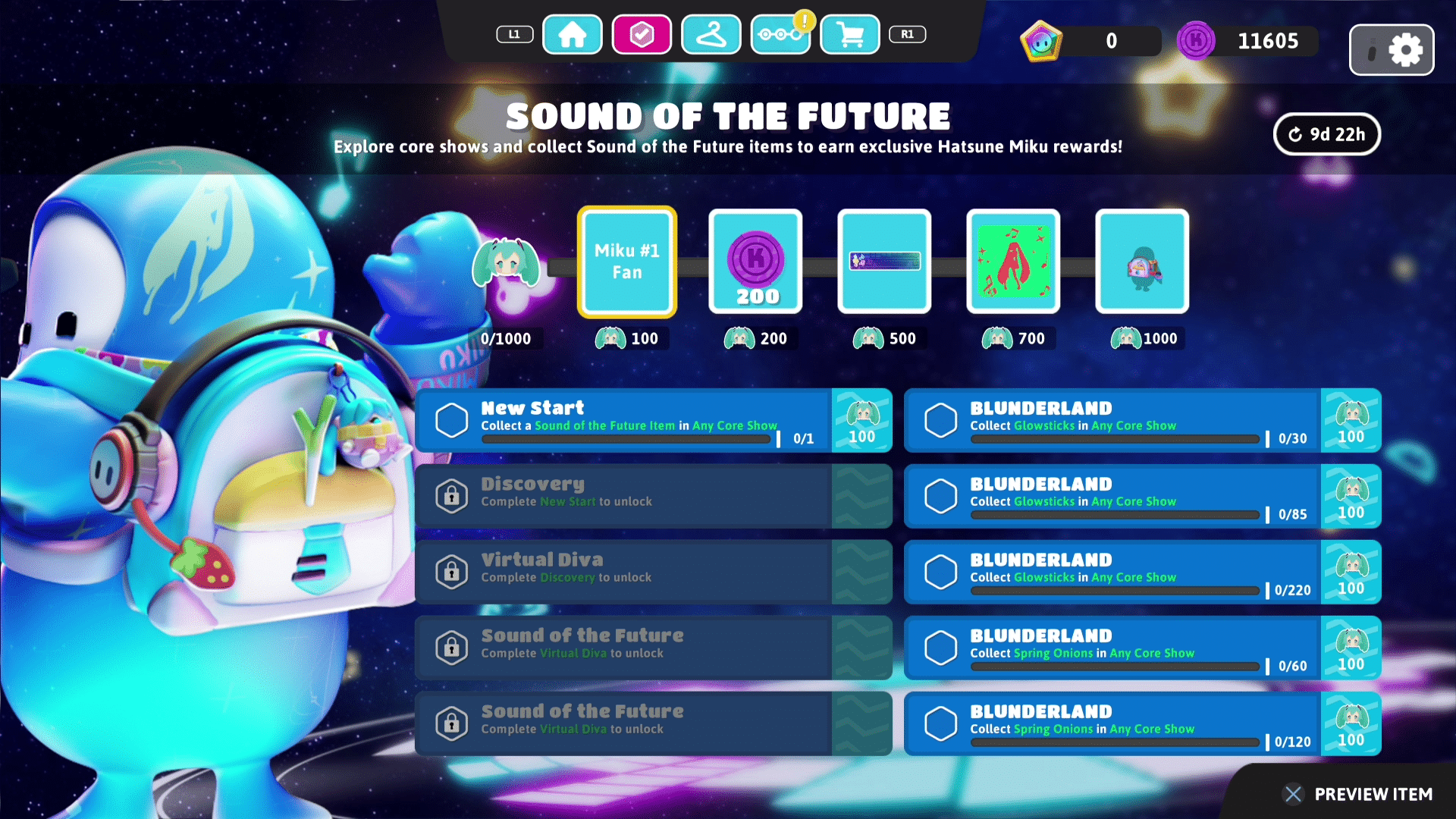This screenshot has height=819, width=1456.
Task: Click the 0/1000 event progress bar
Action: coord(507,338)
